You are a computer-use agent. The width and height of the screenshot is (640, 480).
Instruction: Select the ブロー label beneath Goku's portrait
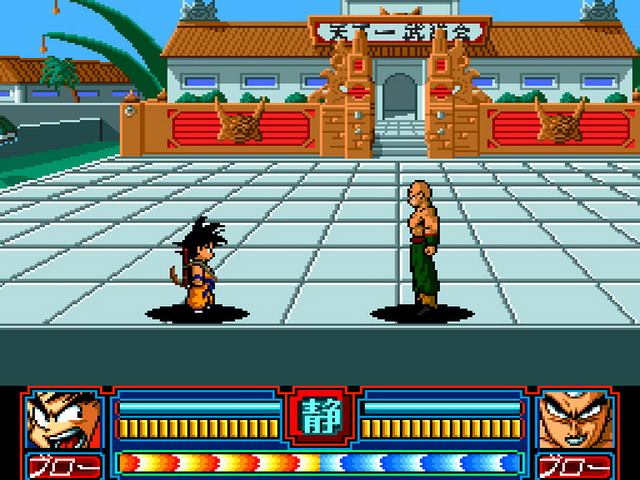click(64, 466)
